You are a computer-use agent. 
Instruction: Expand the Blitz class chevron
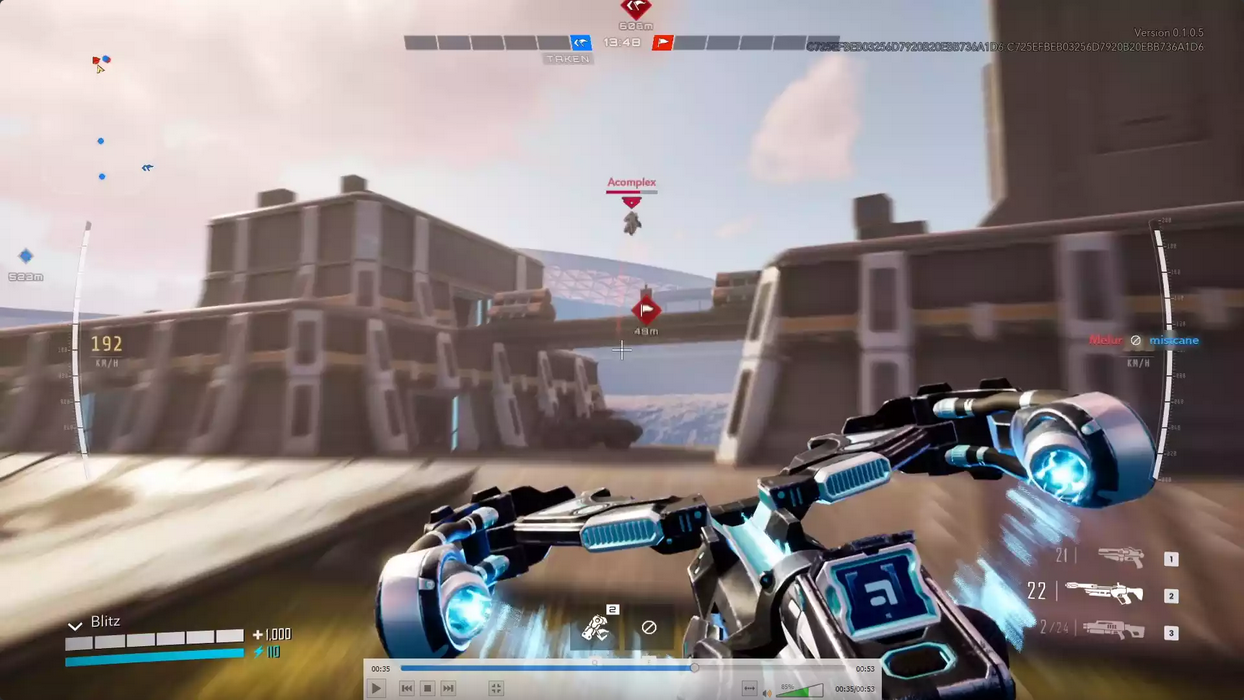pyautogui.click(x=74, y=625)
